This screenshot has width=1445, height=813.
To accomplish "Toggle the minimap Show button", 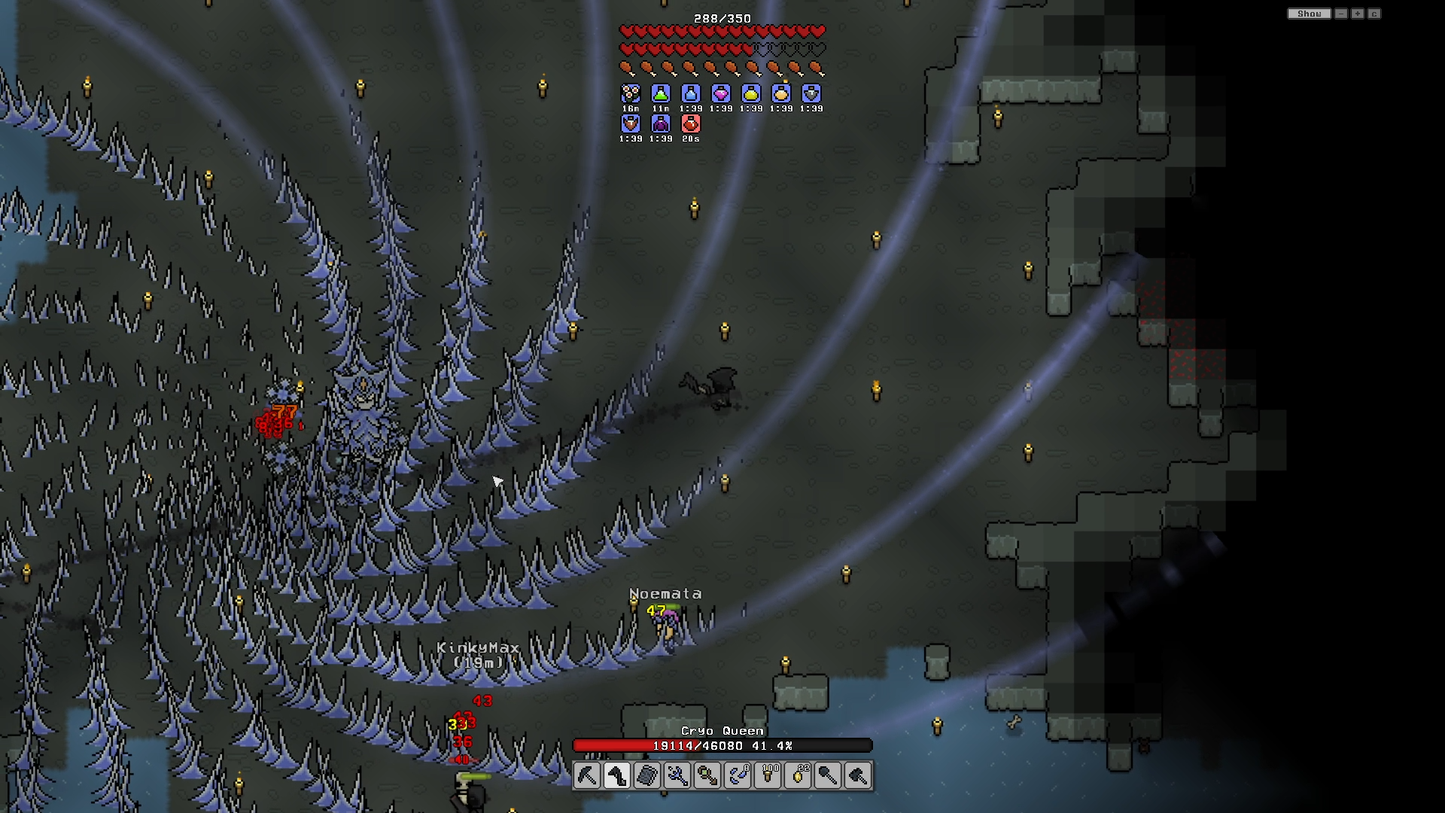I will pyautogui.click(x=1308, y=14).
